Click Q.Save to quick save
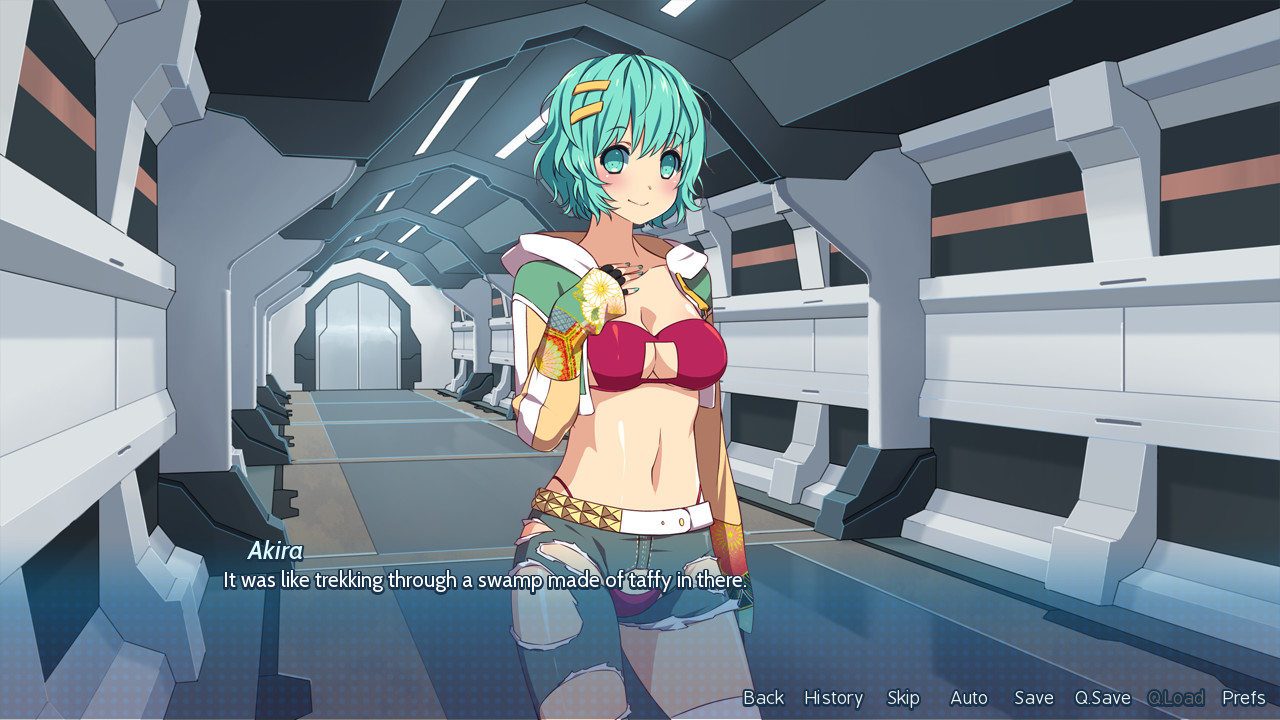1280x720 pixels. click(1102, 698)
